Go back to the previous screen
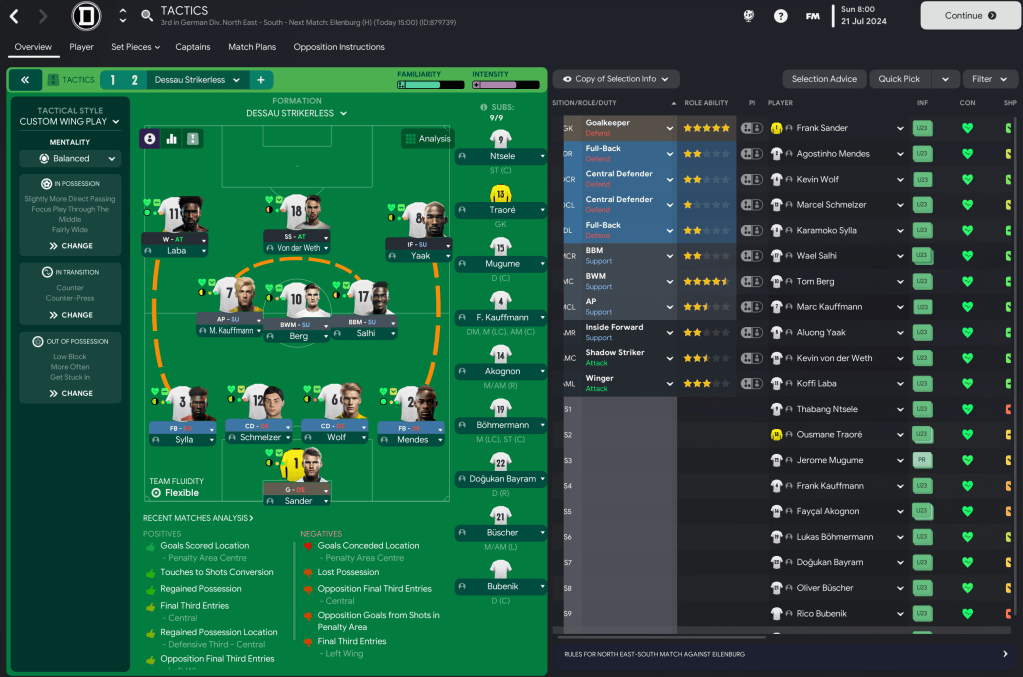 pyautogui.click(x=14, y=16)
